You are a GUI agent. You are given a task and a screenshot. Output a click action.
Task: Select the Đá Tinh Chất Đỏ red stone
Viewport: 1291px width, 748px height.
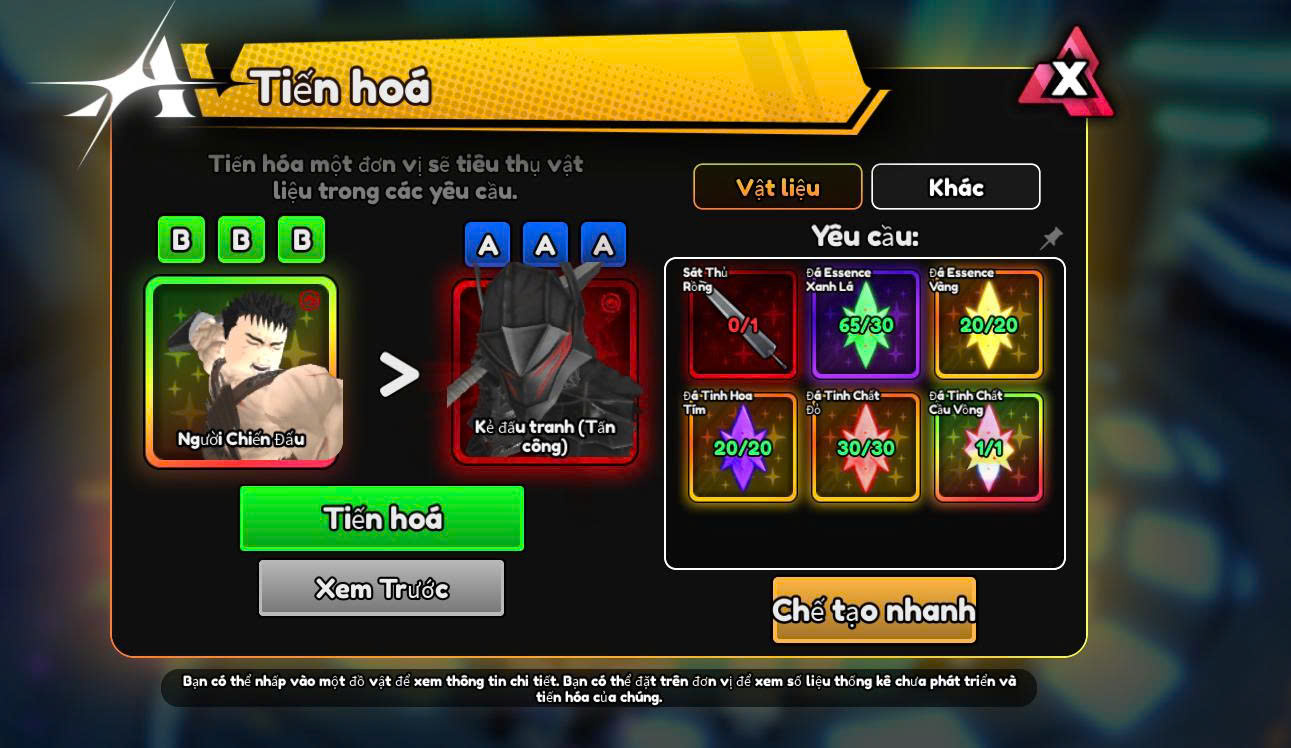pyautogui.click(x=865, y=447)
